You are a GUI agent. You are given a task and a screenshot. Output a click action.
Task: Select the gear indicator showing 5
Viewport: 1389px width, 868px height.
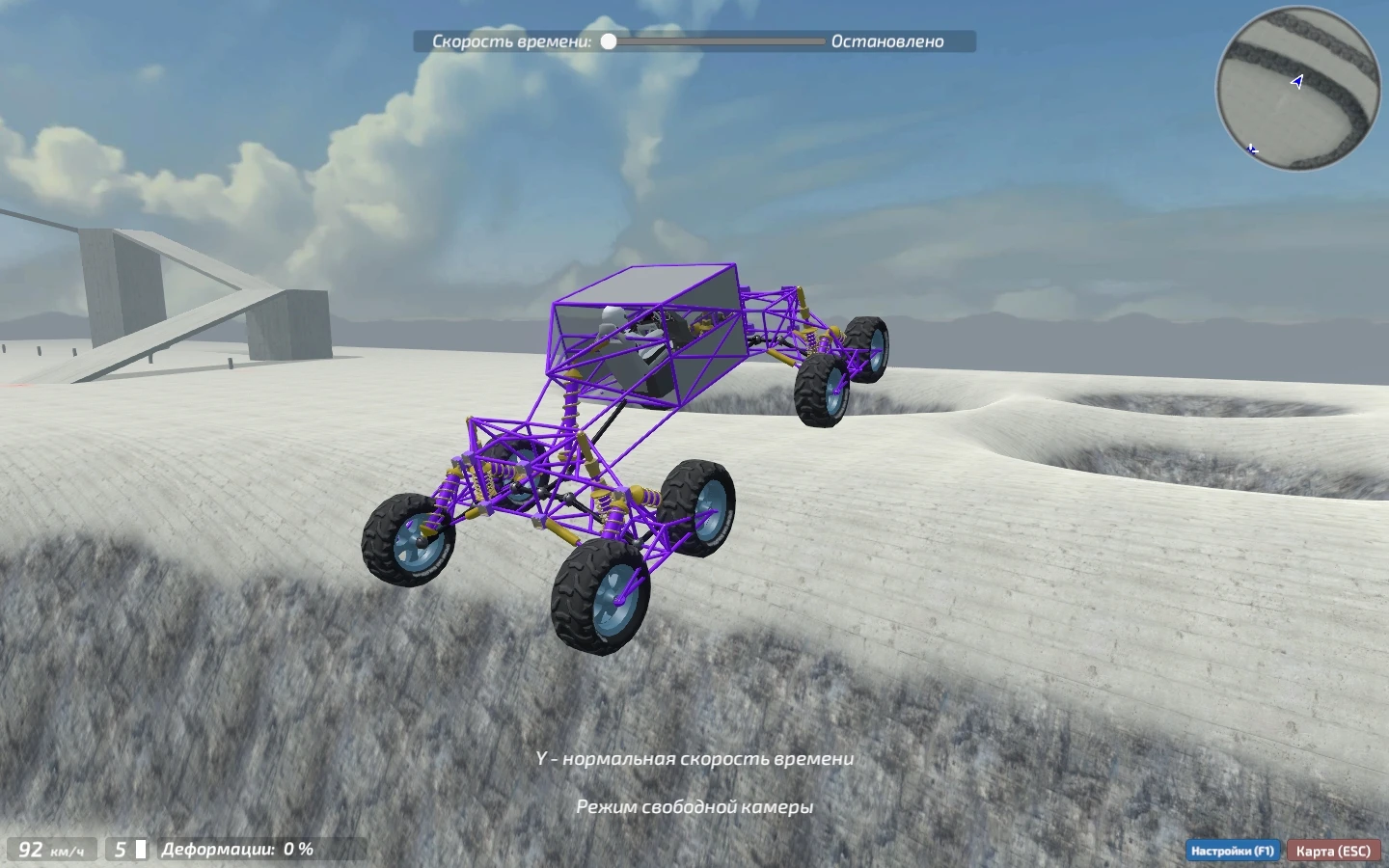point(119,850)
